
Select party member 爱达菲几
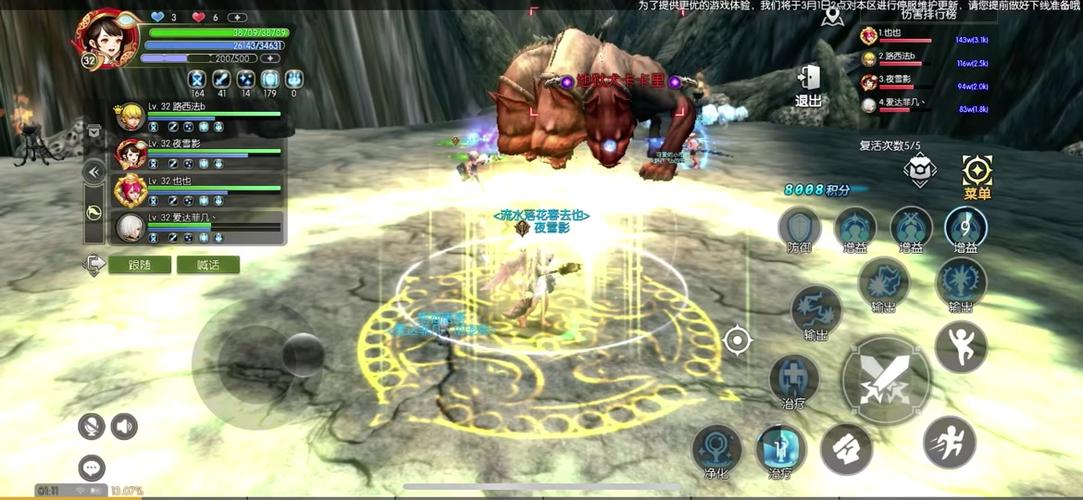pos(200,227)
